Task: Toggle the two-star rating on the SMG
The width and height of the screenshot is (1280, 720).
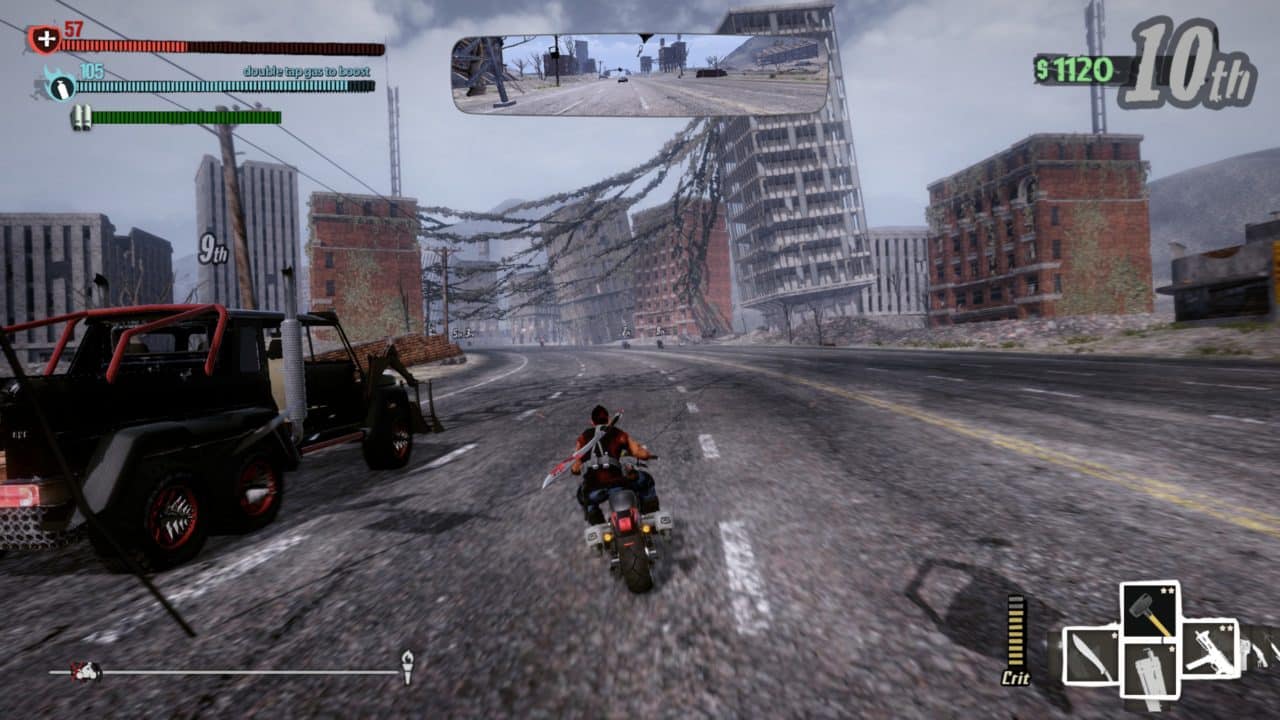Action: pyautogui.click(x=1226, y=629)
